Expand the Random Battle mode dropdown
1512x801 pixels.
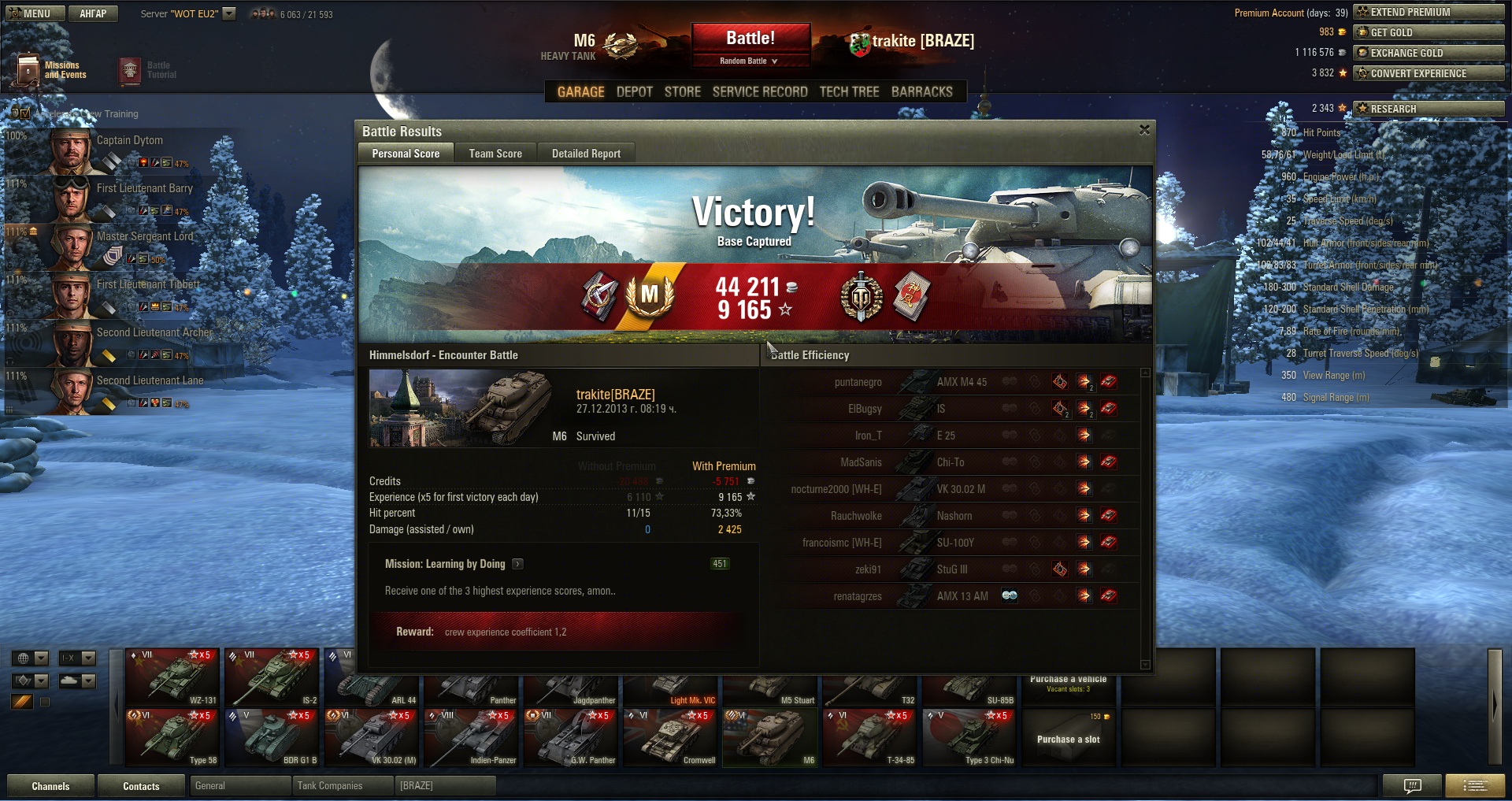(750, 61)
